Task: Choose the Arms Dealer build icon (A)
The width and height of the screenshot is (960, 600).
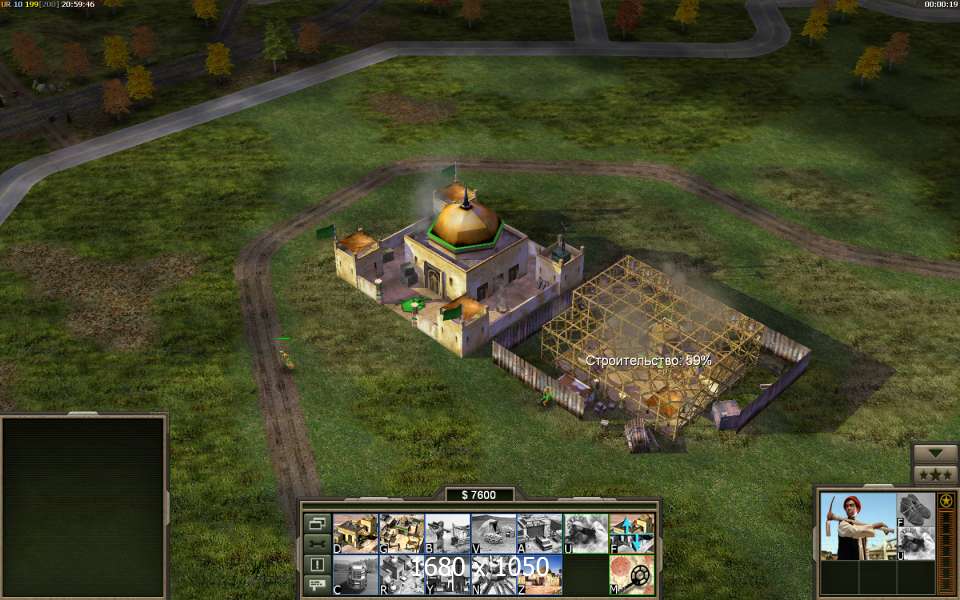Action: [x=539, y=533]
